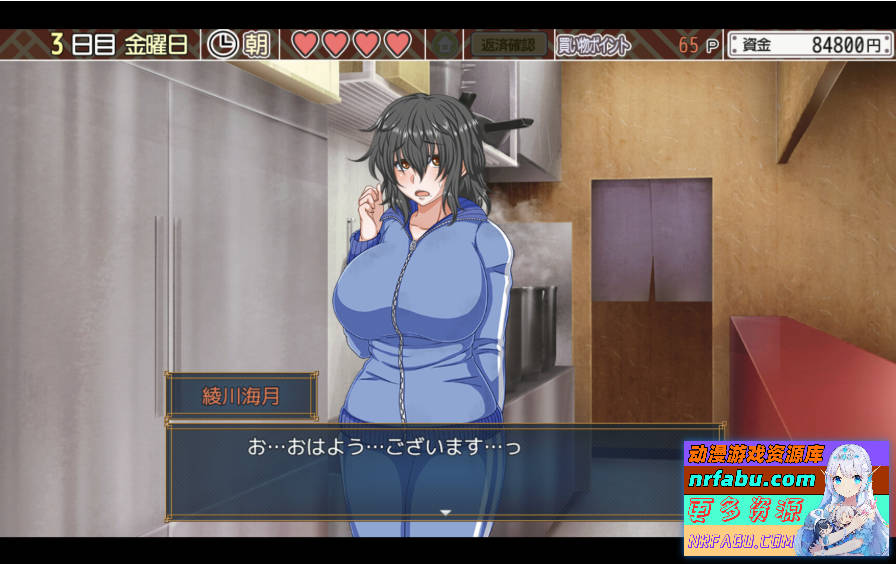Image resolution: width=896 pixels, height=564 pixels.
Task: Advance dialogue with the small down arrow
Action: pos(446,512)
